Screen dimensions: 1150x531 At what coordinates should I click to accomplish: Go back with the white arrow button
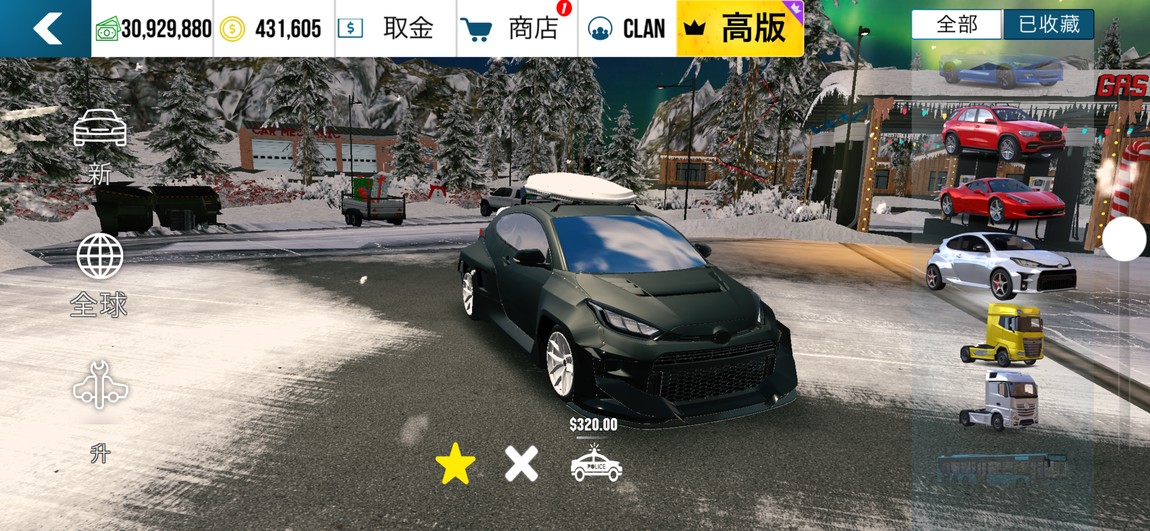coord(46,28)
